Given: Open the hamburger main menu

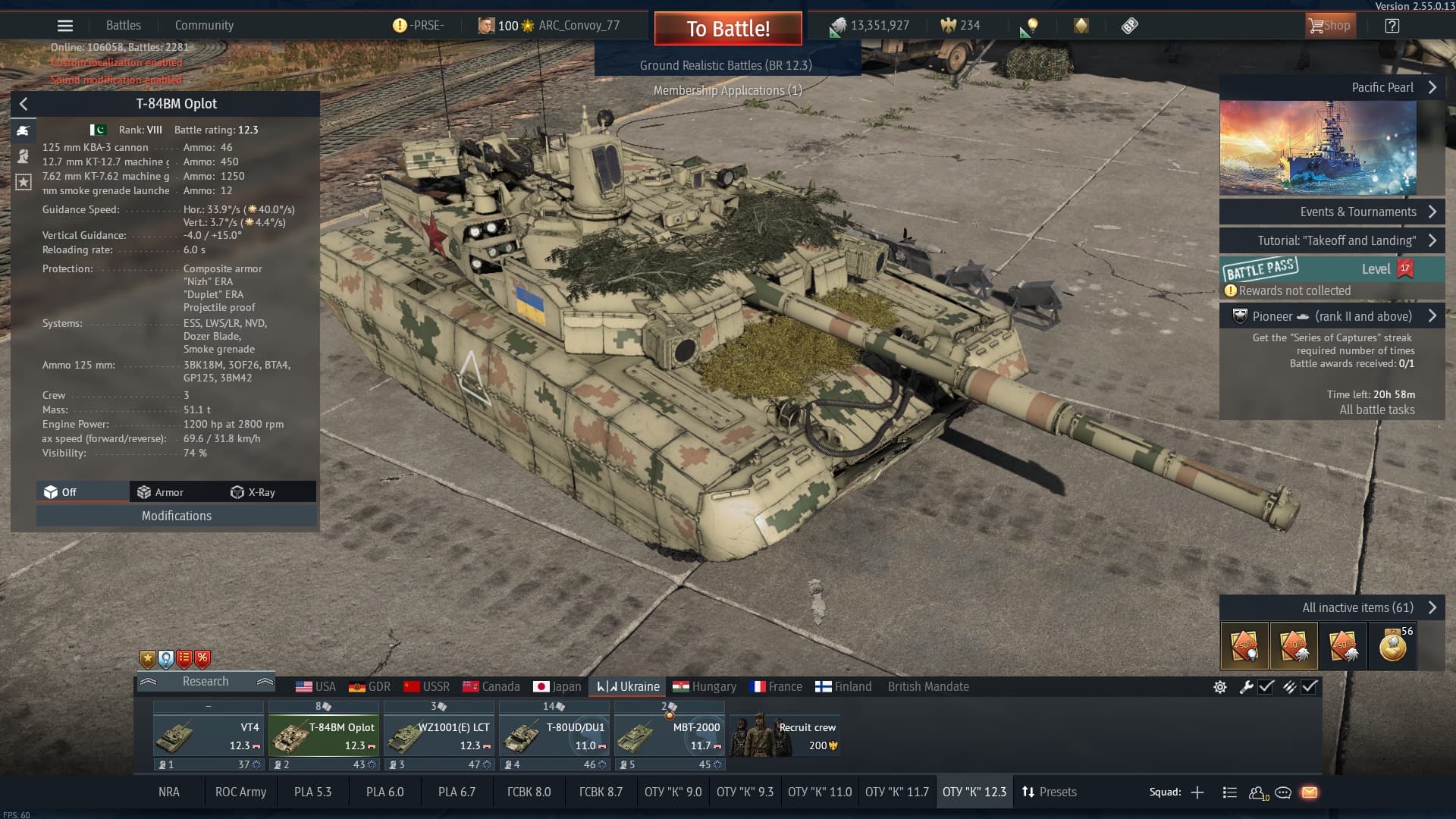Looking at the screenshot, I should 65,26.
